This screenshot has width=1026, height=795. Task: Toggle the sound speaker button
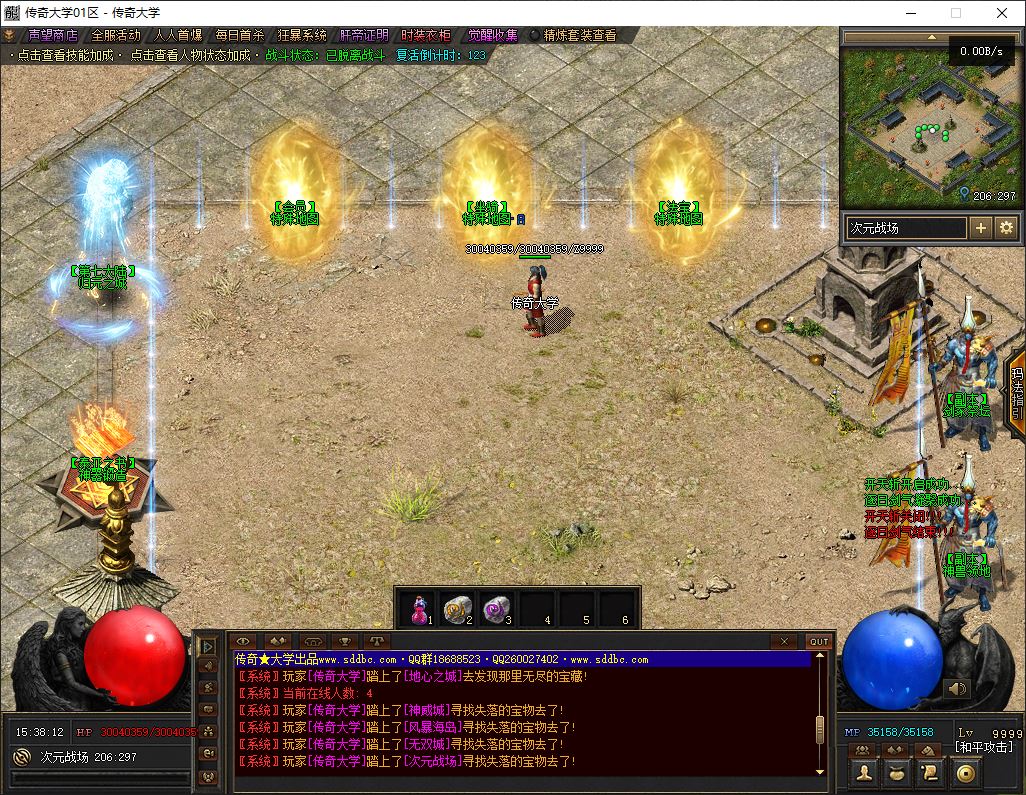957,688
